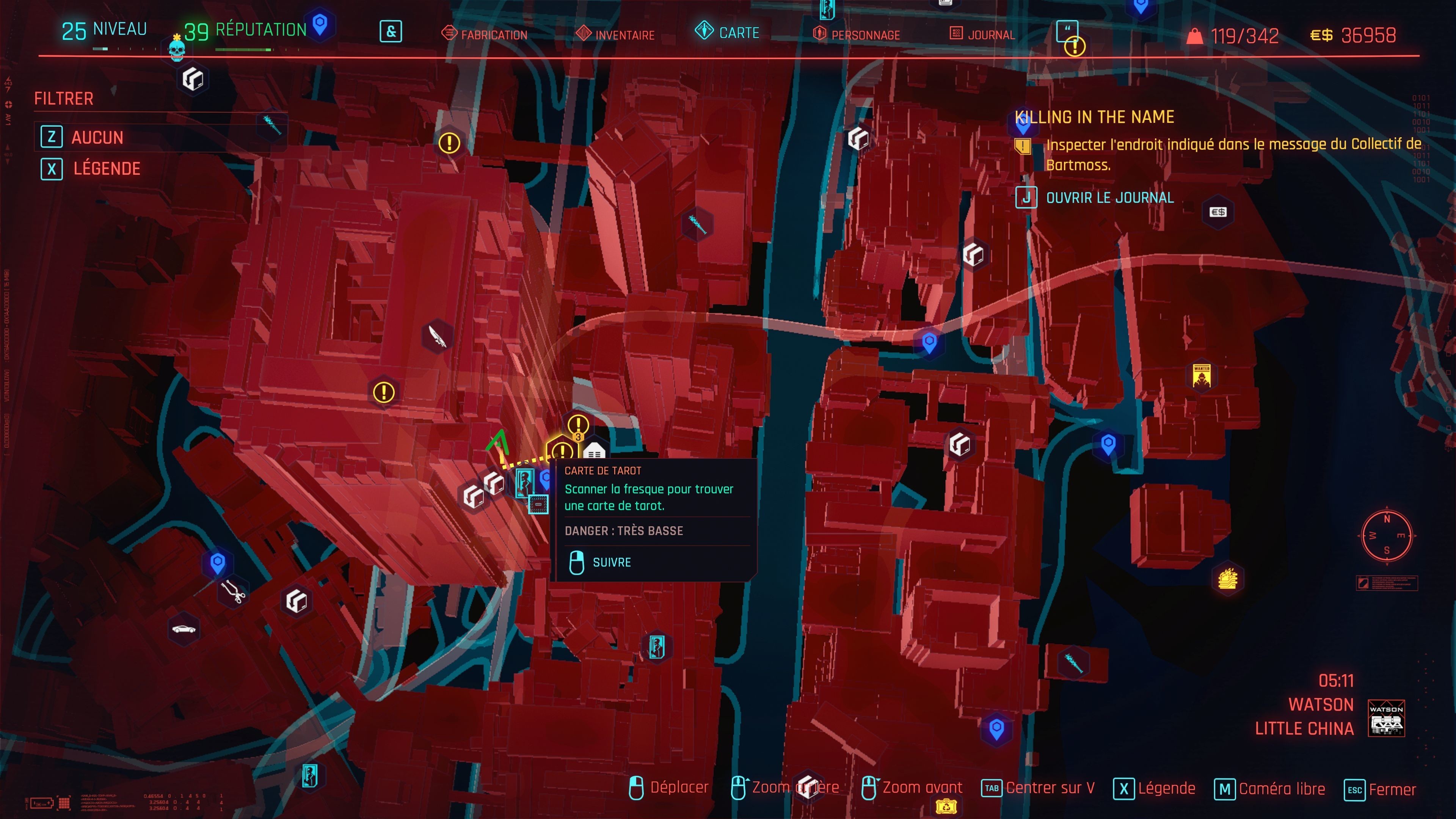
Task: Select the yellow wanted poster marker
Action: click(x=1201, y=376)
